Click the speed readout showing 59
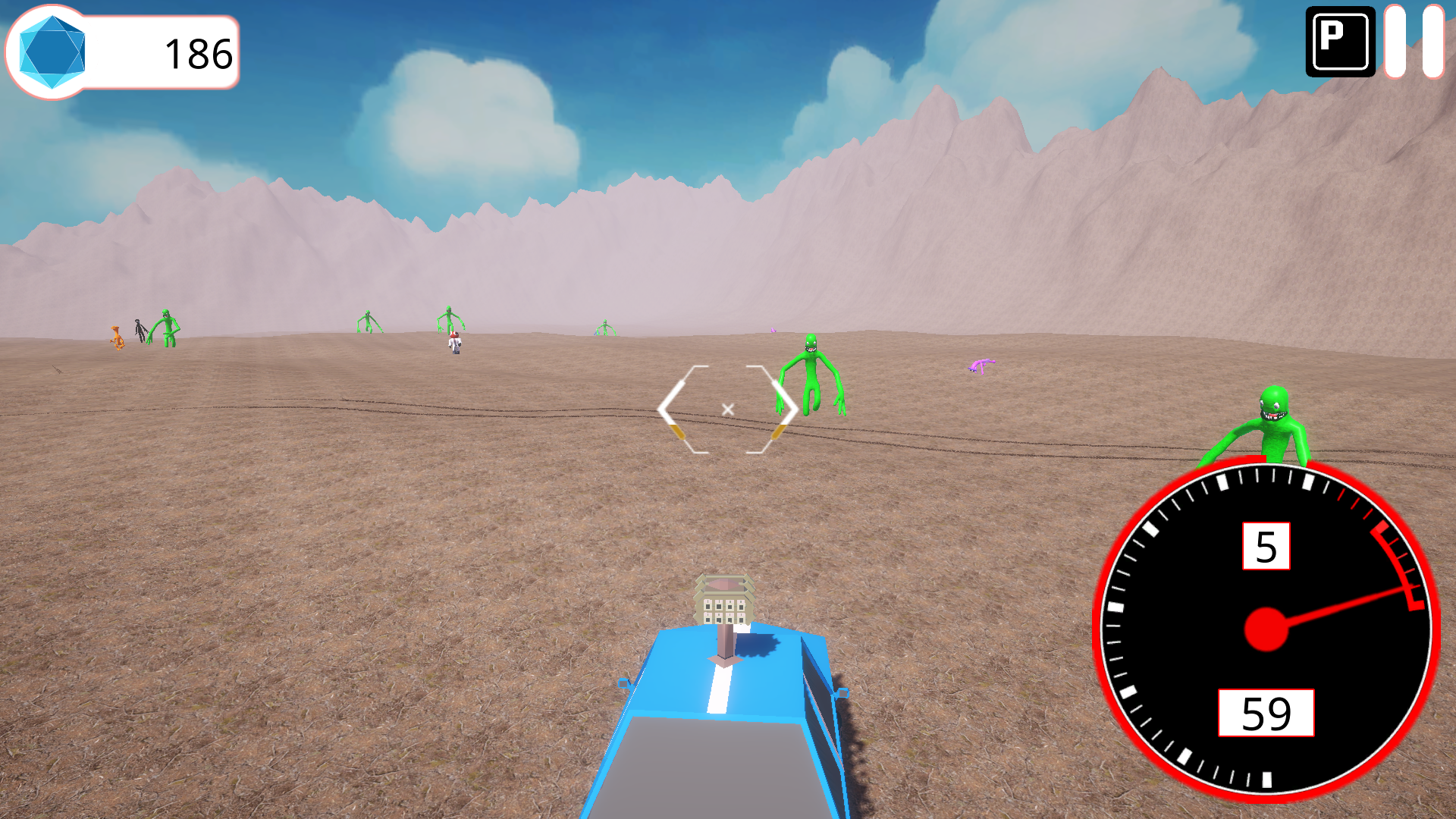The image size is (1456, 819). pos(1265,713)
